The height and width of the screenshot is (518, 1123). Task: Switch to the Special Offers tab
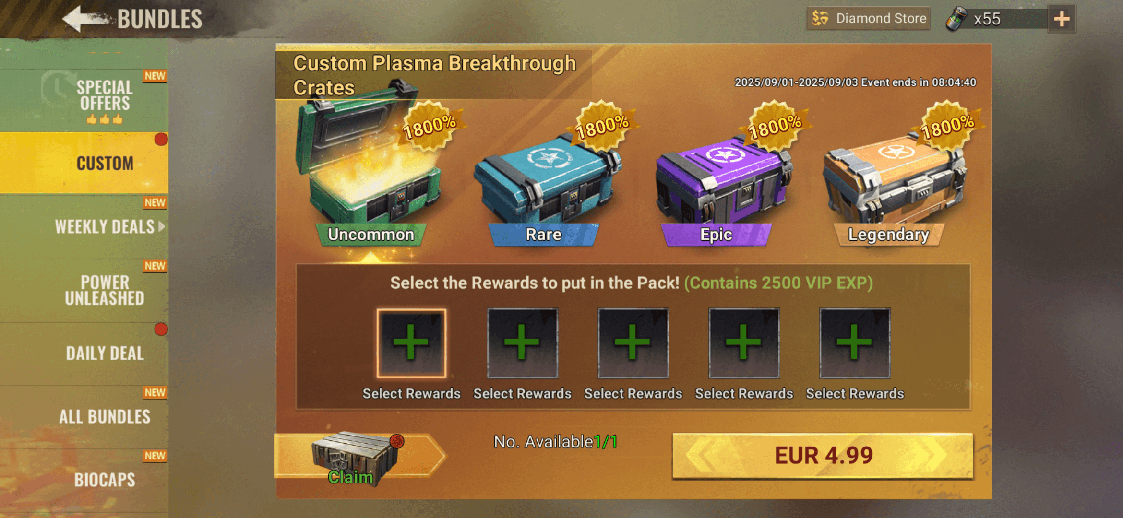pos(104,96)
